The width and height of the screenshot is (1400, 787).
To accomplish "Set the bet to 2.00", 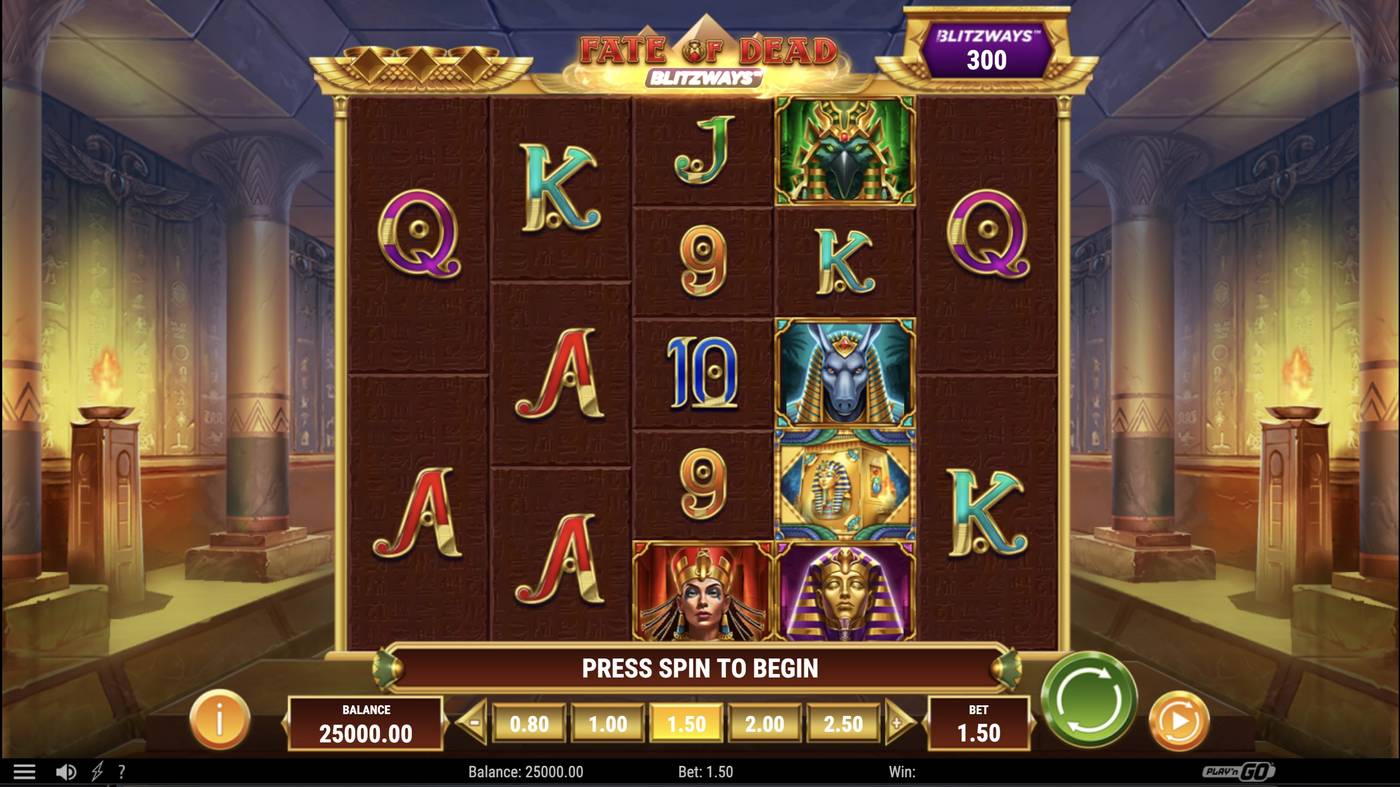I will click(764, 724).
